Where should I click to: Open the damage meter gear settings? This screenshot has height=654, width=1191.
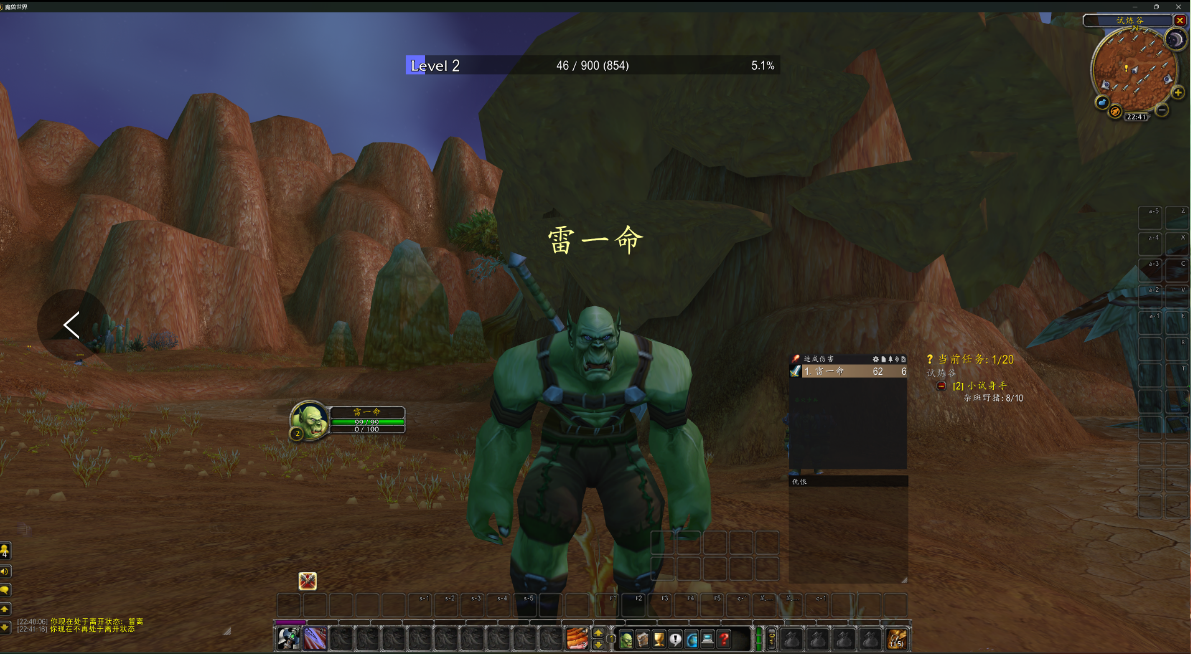point(876,358)
